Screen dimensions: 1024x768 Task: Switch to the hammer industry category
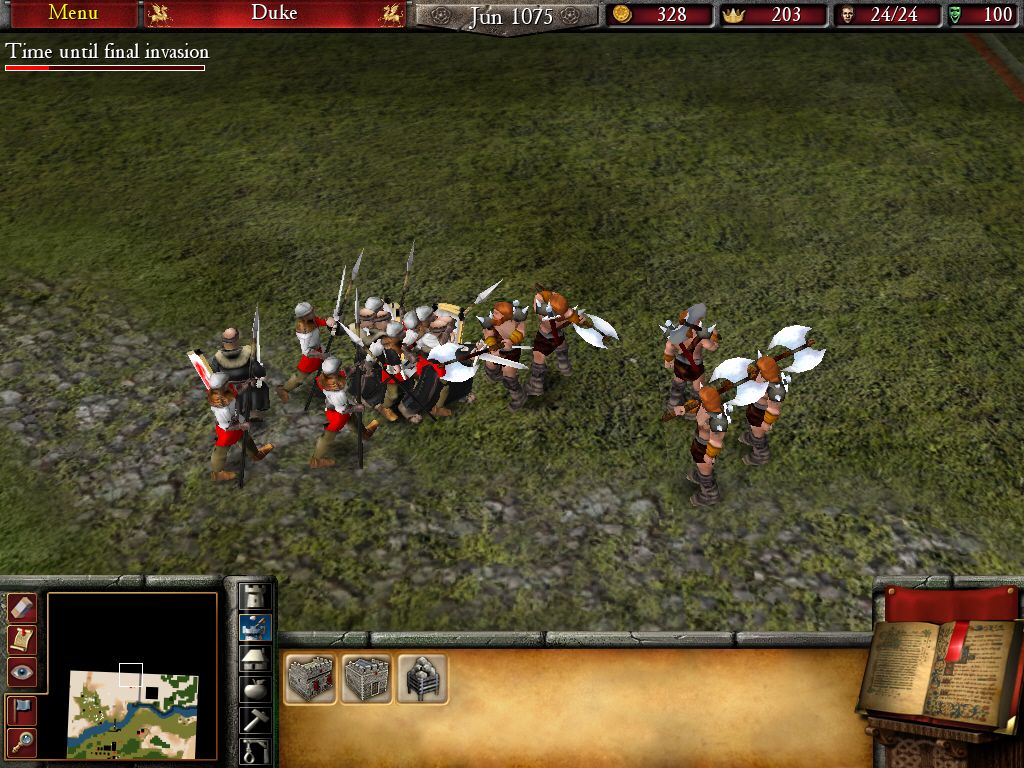(255, 720)
